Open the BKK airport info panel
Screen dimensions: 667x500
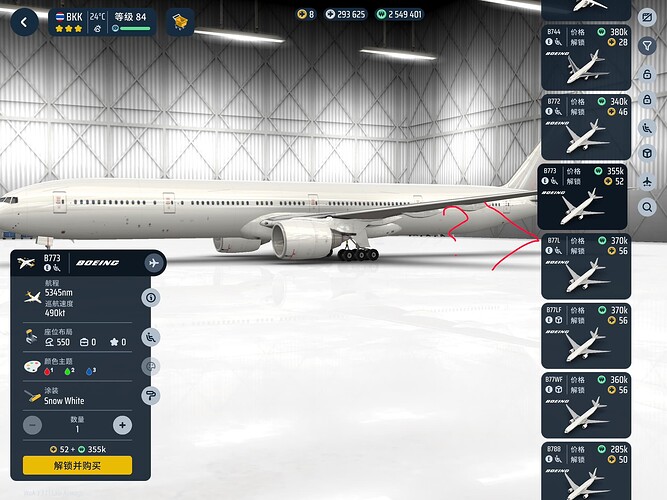(101, 21)
